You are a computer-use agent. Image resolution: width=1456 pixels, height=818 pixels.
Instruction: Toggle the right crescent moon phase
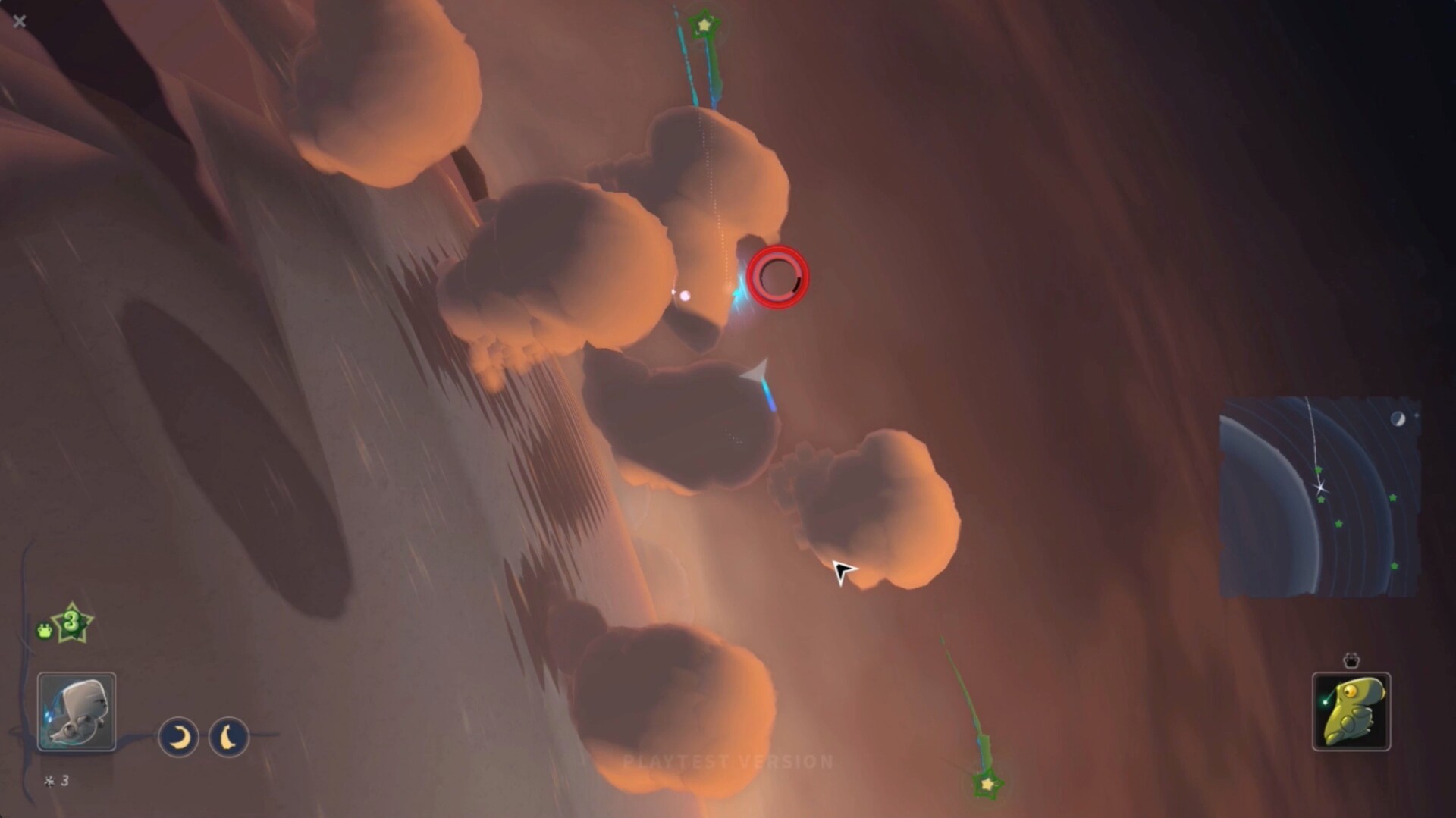click(x=231, y=735)
